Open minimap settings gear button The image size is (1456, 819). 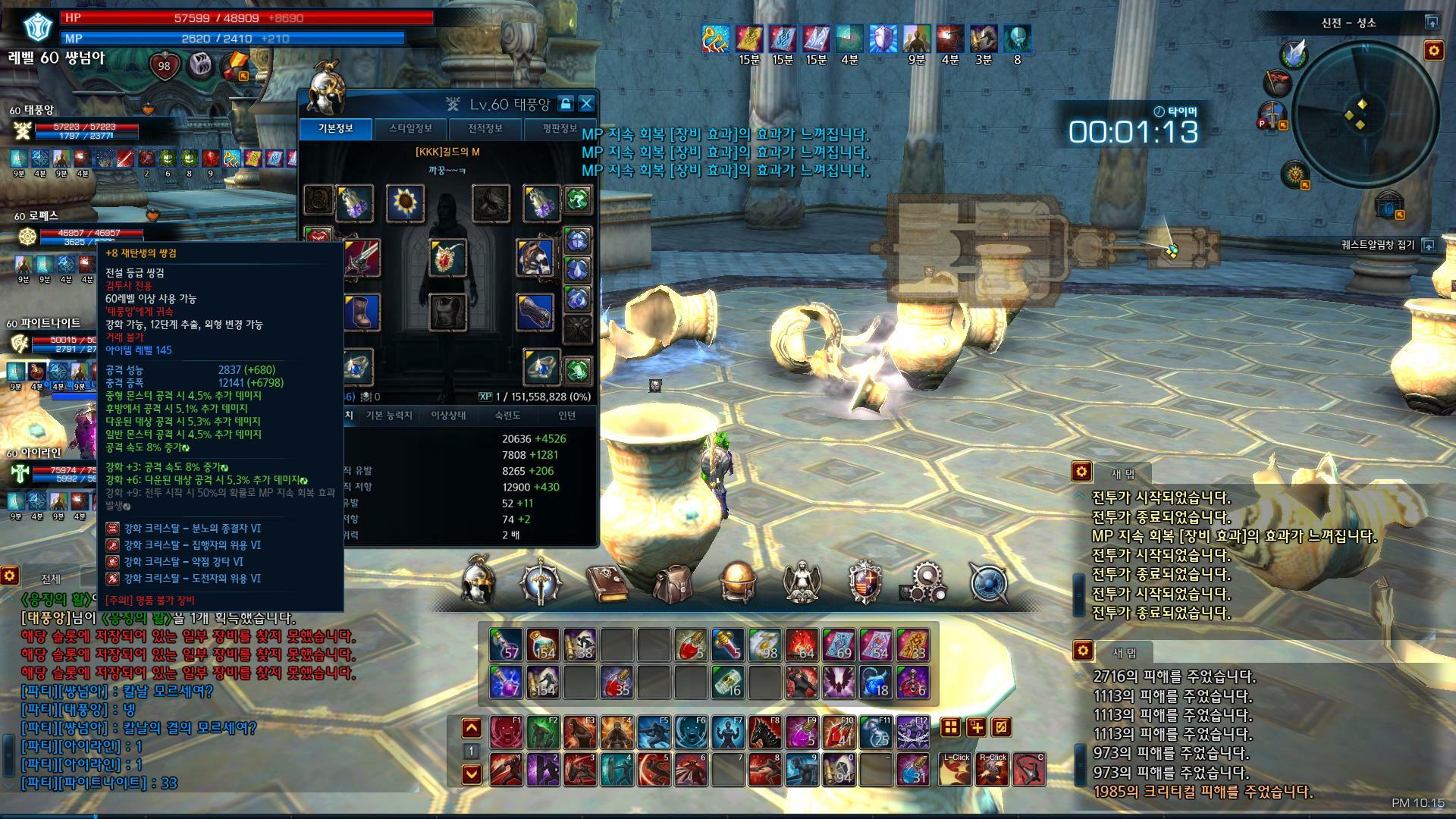point(1433,51)
